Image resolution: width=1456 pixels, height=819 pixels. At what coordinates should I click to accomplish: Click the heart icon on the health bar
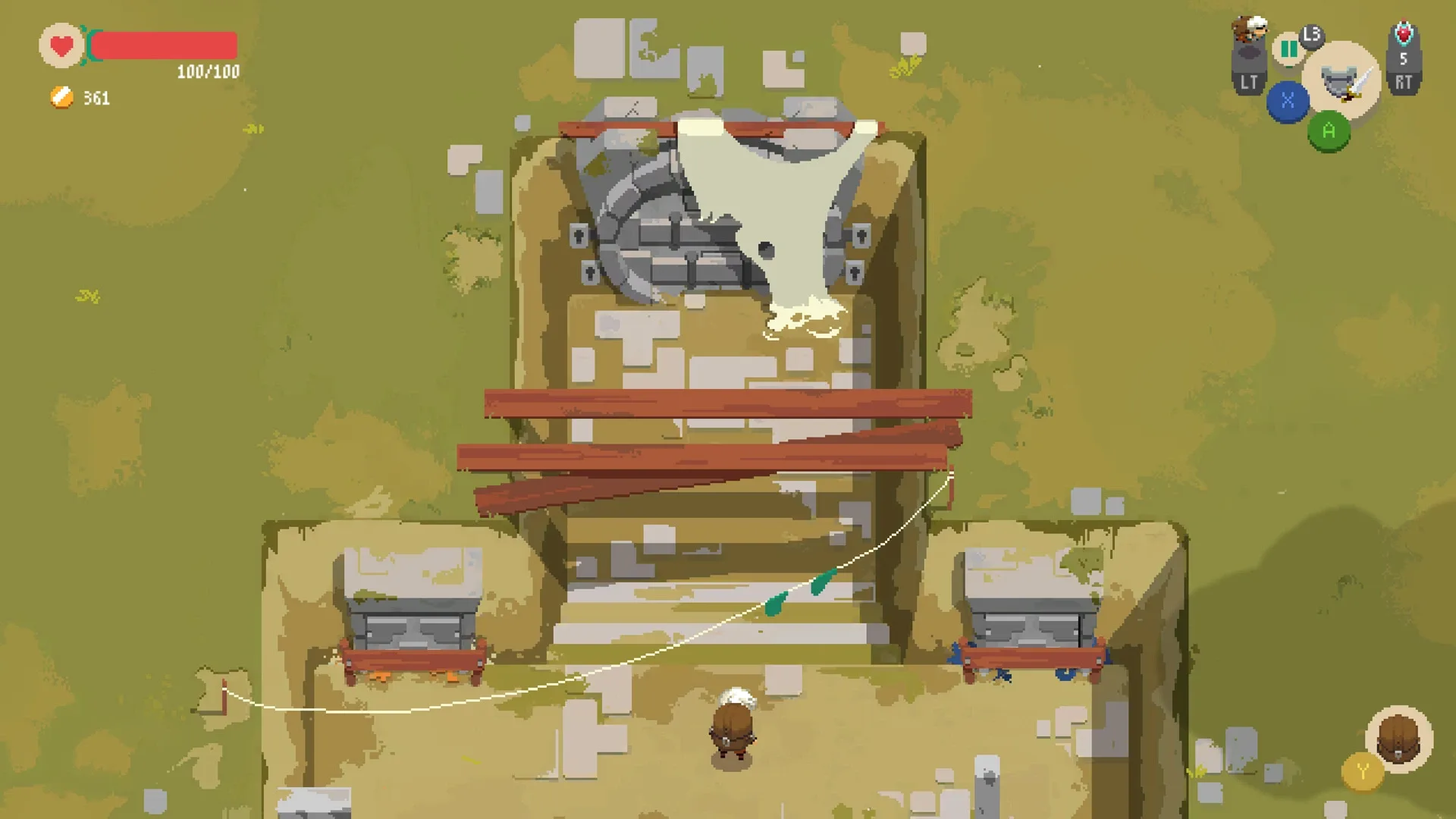[x=61, y=45]
